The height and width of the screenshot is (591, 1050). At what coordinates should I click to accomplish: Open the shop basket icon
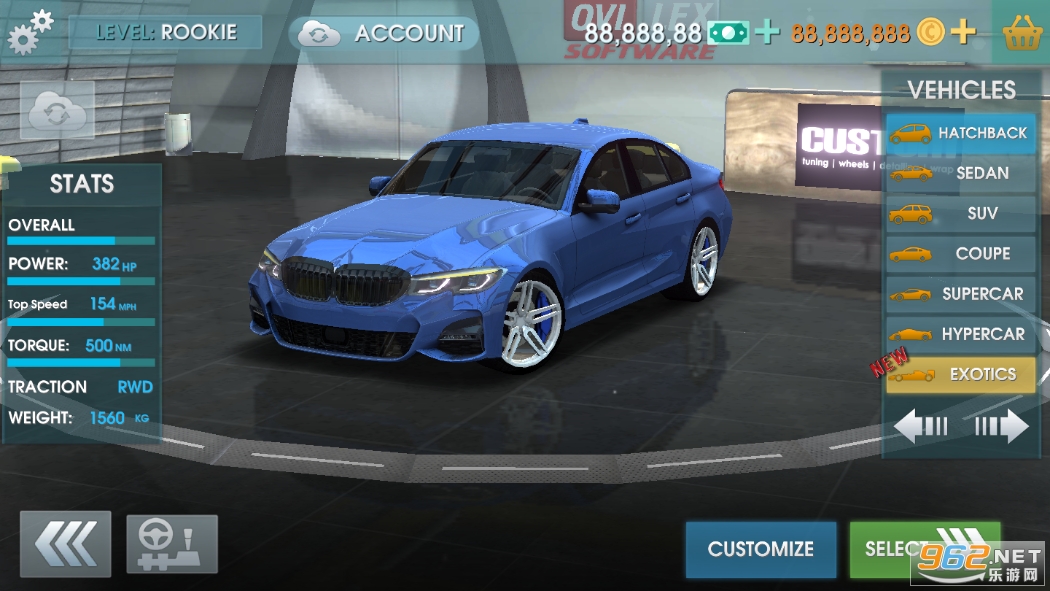1023,33
